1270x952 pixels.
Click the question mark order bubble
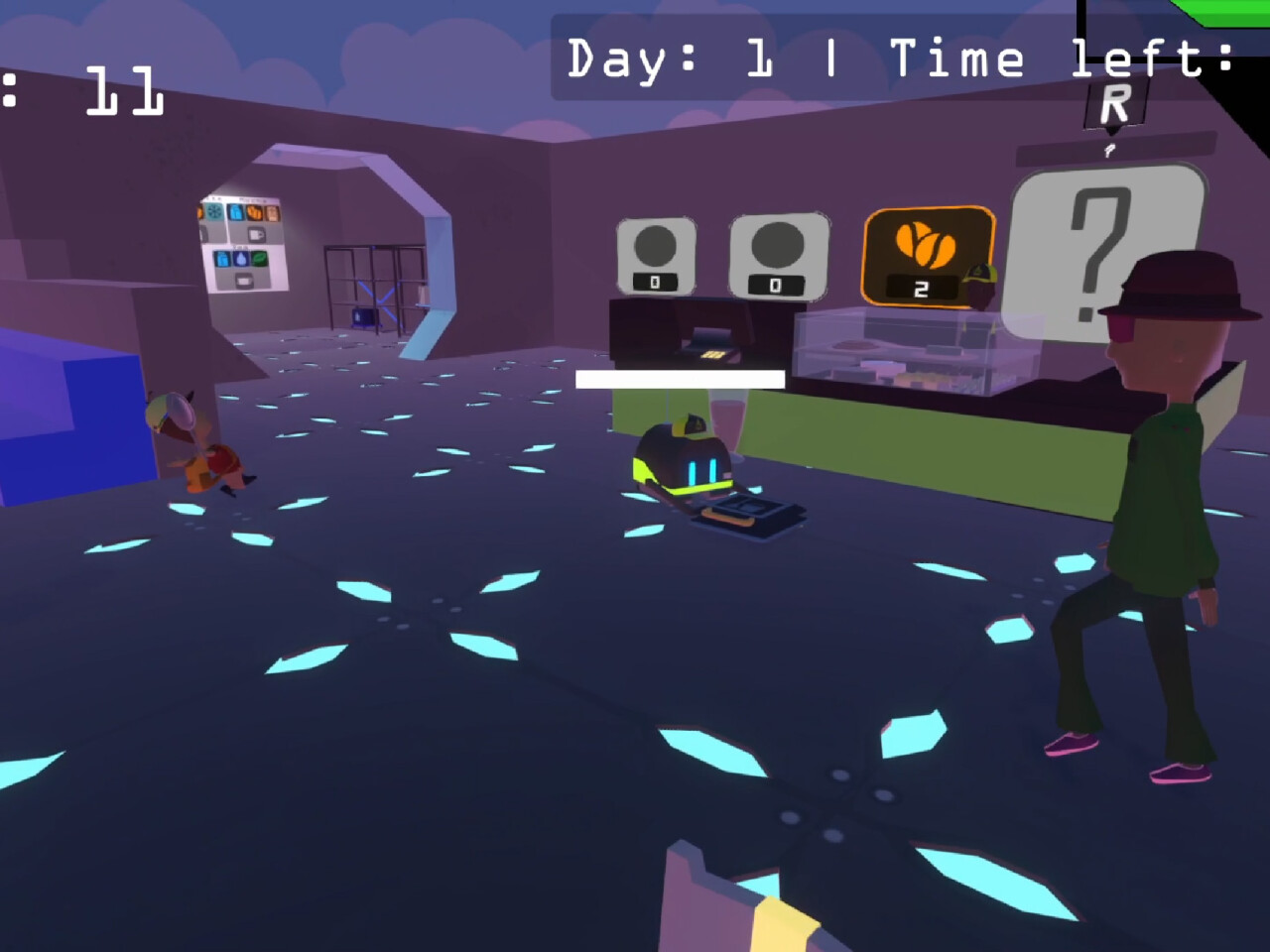click(1103, 250)
